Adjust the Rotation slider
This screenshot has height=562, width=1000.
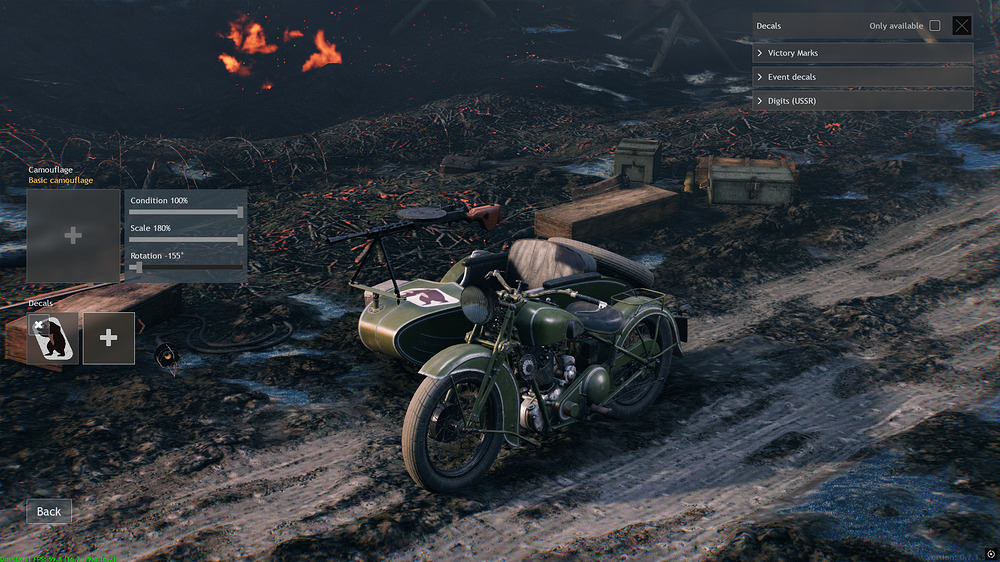click(137, 268)
